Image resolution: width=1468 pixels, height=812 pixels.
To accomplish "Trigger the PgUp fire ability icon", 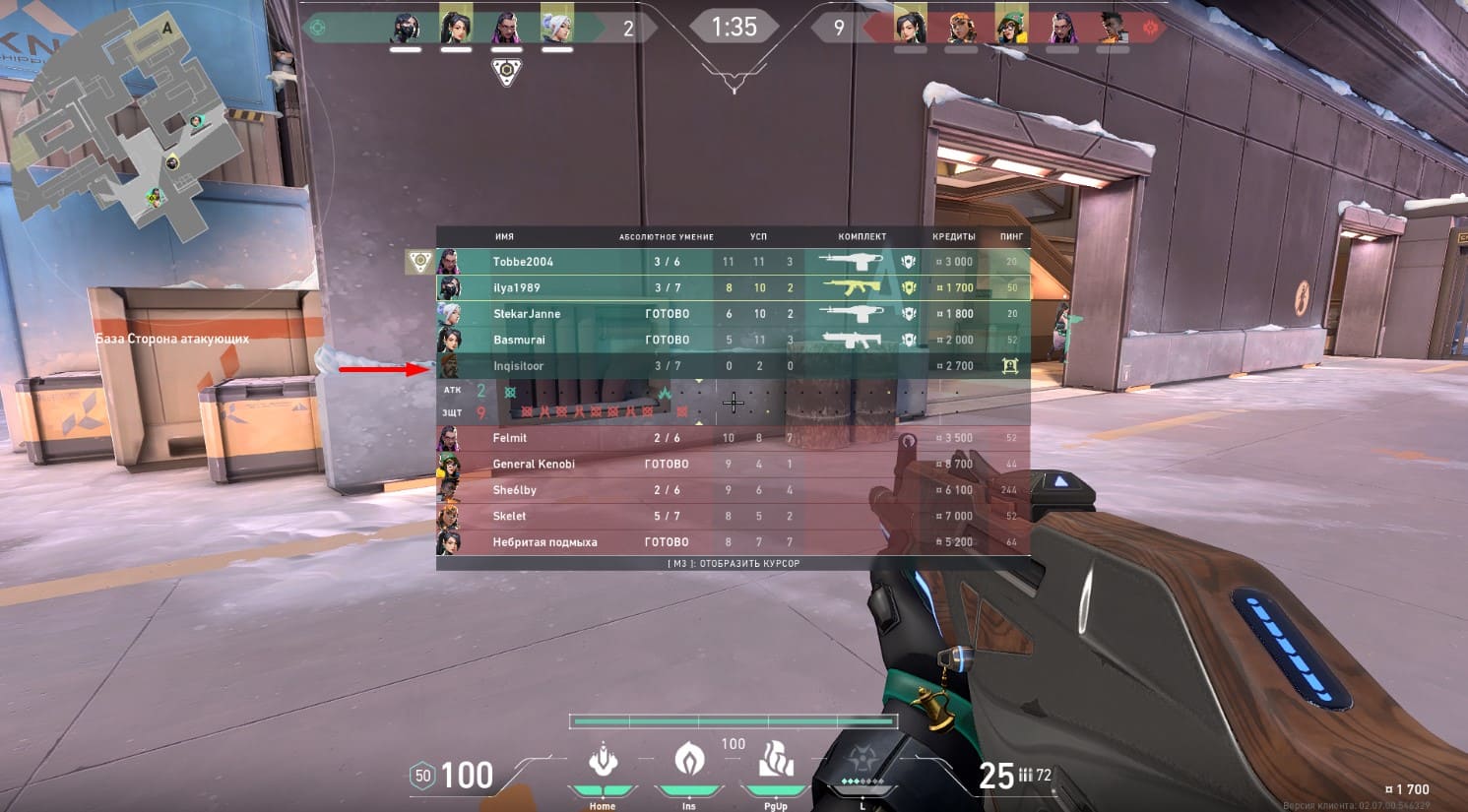I will tap(776, 761).
